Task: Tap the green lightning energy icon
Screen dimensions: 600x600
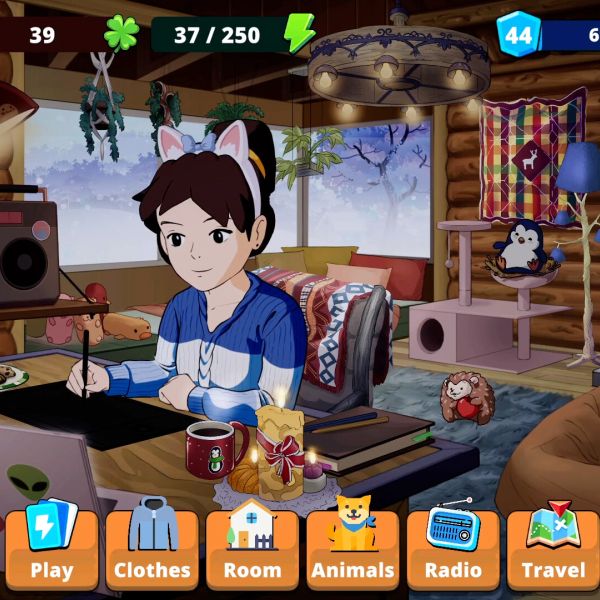Action: coord(298,34)
